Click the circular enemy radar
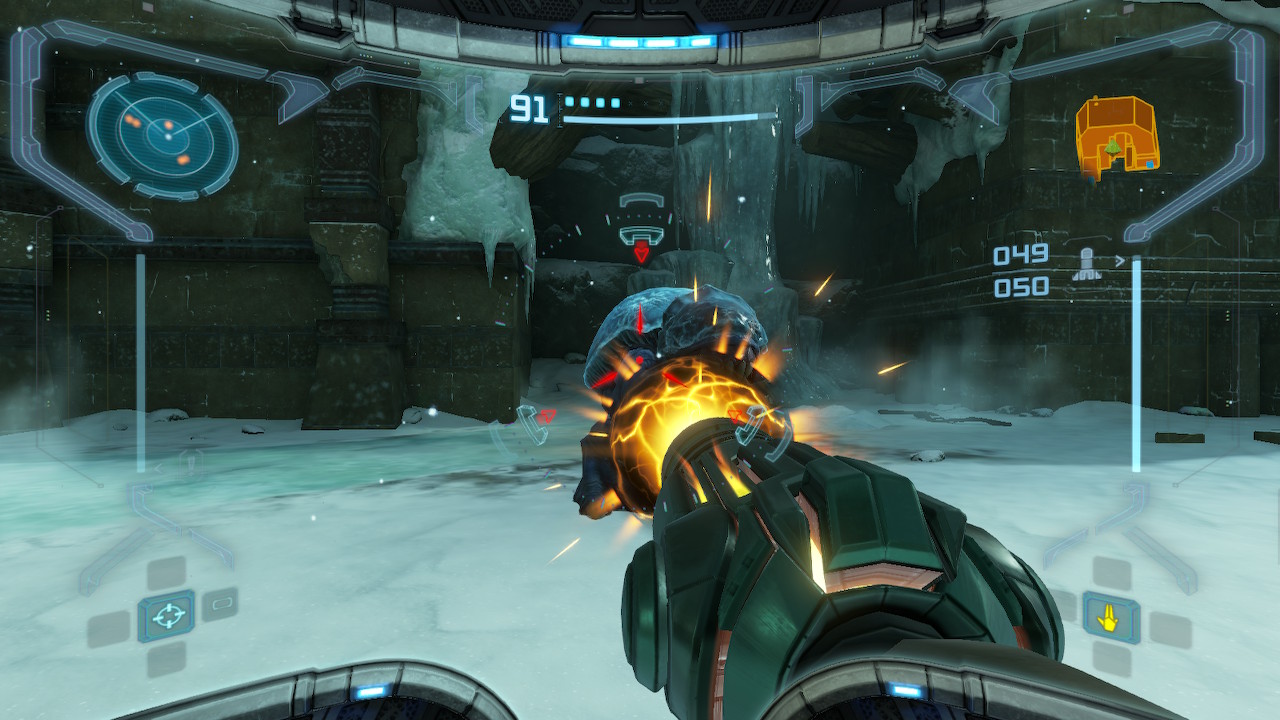 click(x=162, y=134)
